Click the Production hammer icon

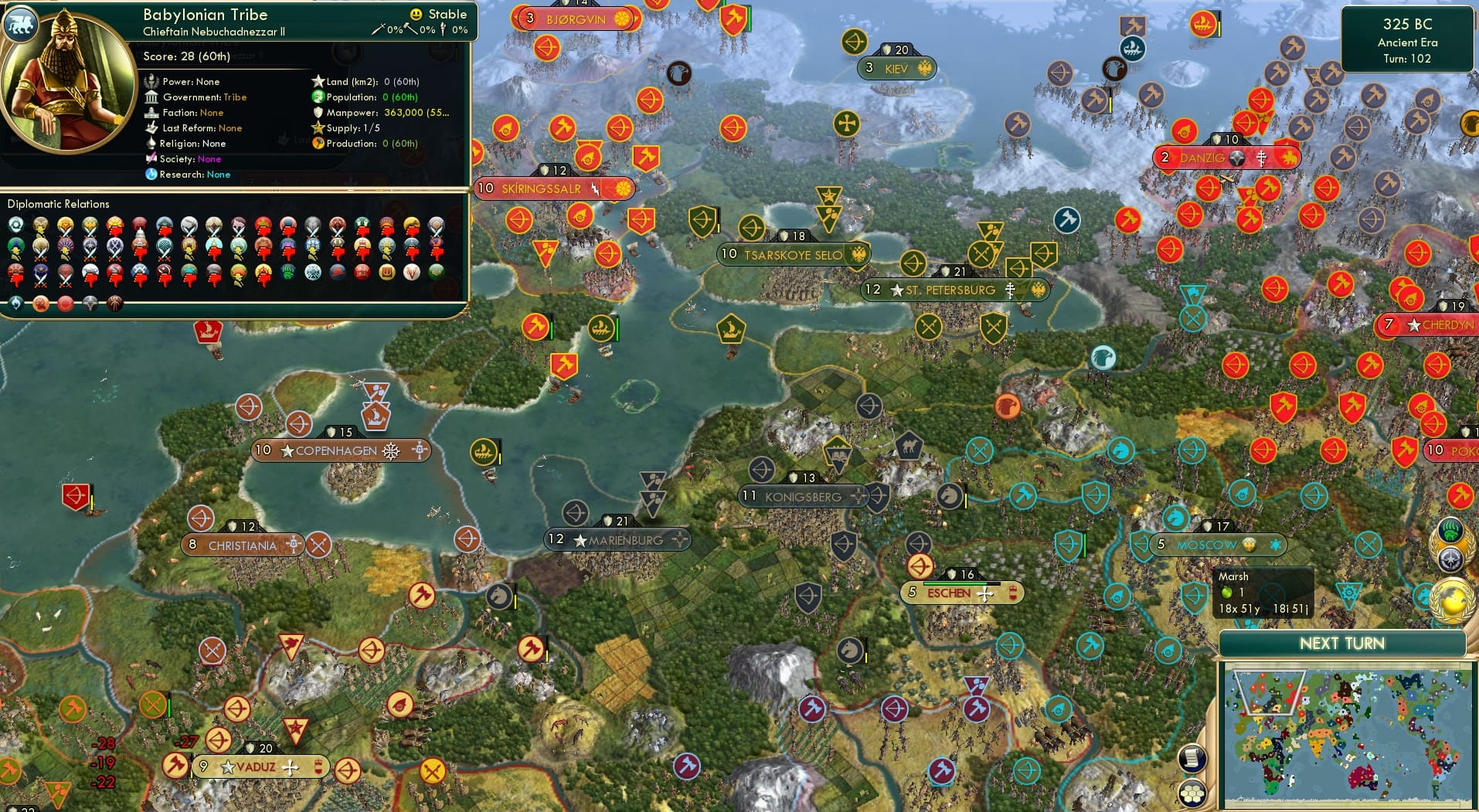(318, 144)
